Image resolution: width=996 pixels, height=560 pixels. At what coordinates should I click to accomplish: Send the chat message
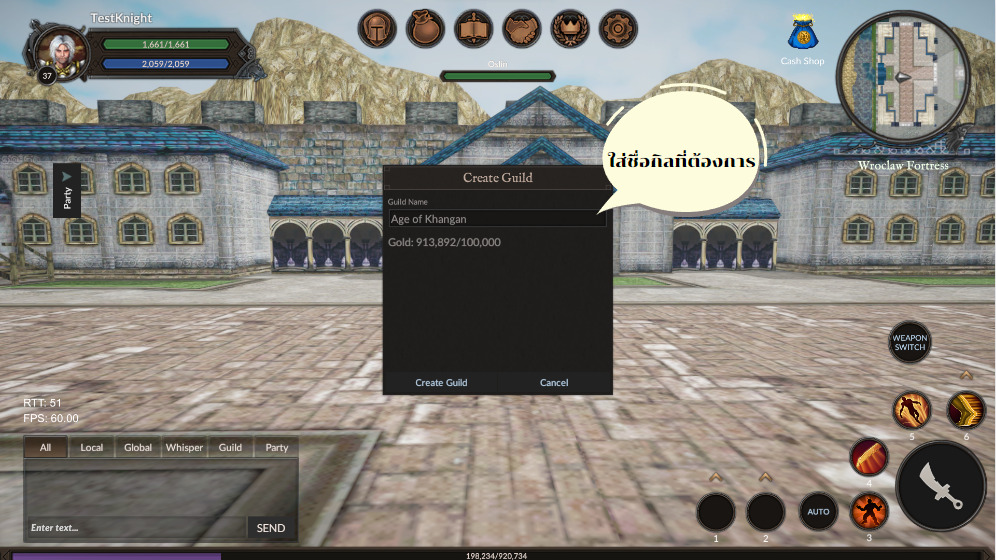pos(271,528)
